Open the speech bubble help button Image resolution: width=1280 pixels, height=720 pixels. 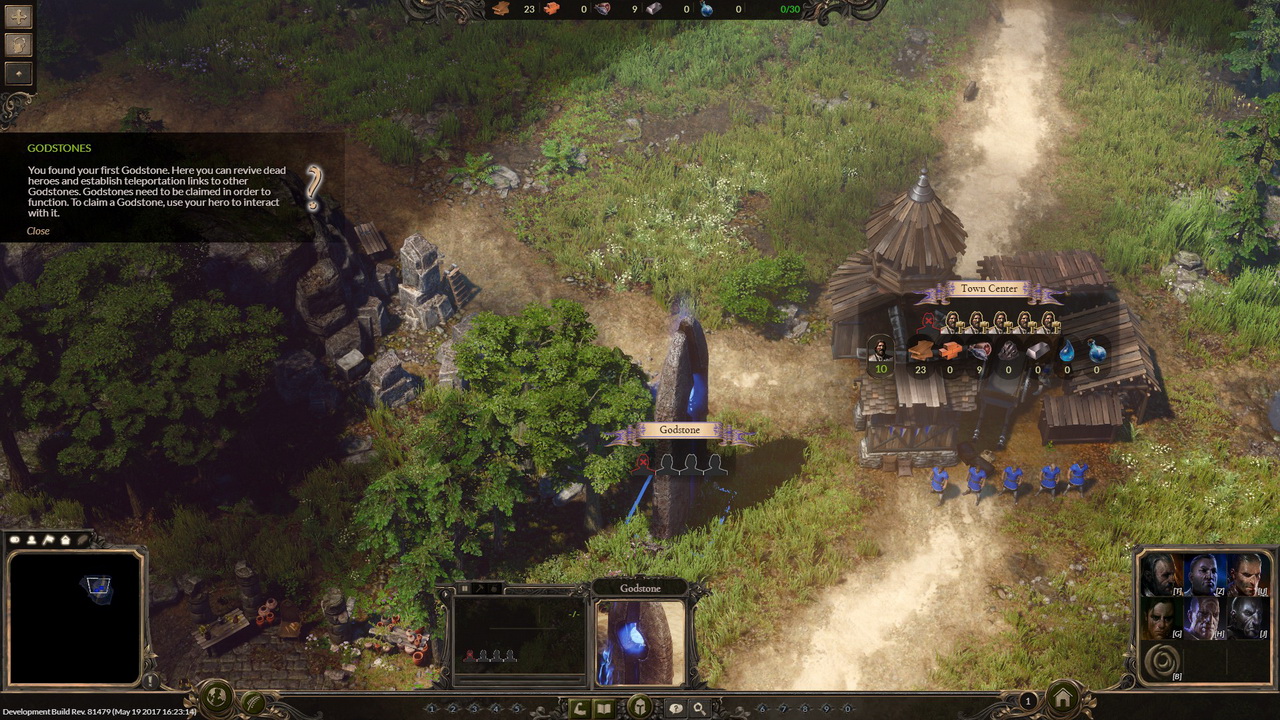(x=676, y=709)
